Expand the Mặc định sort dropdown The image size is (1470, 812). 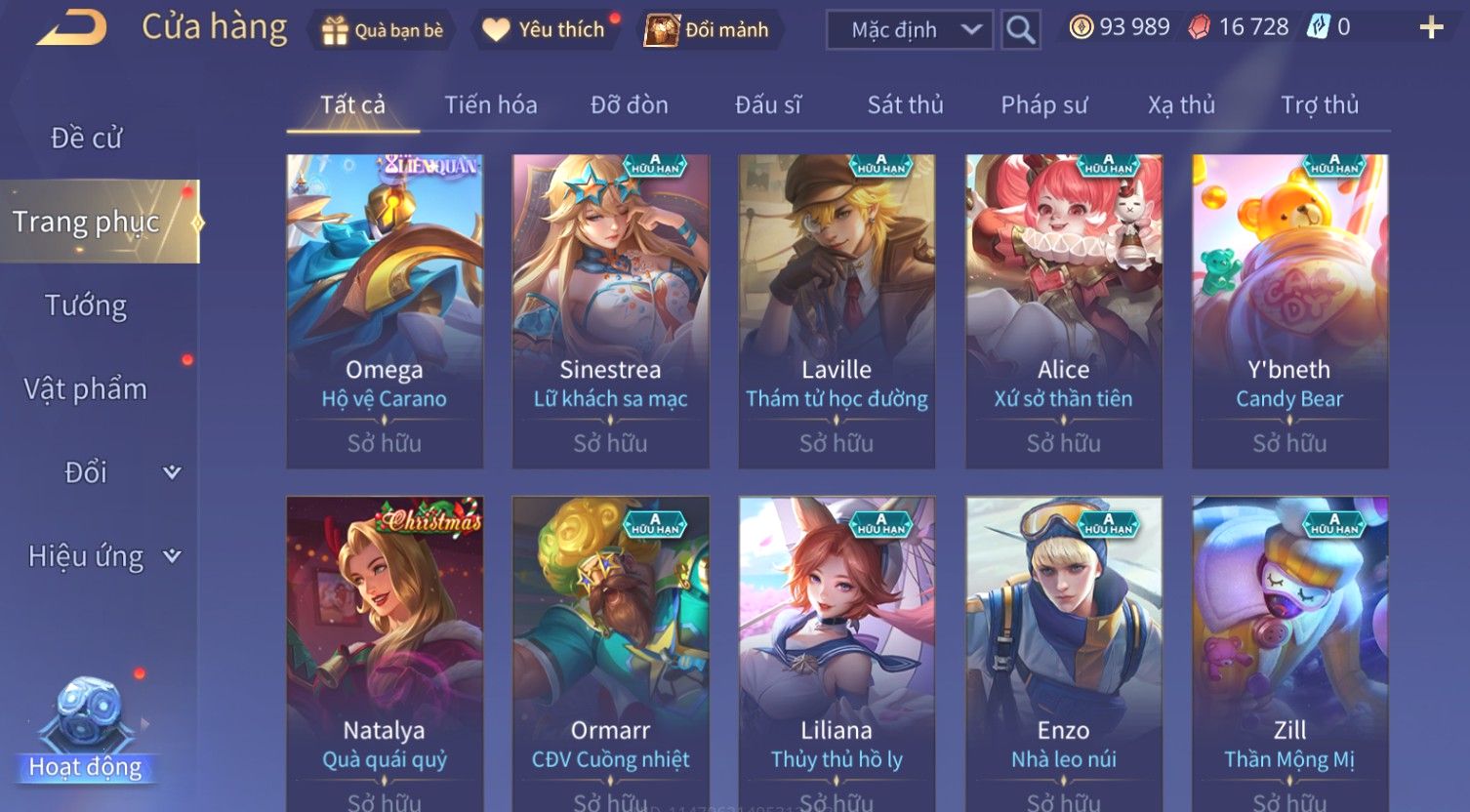[x=910, y=30]
